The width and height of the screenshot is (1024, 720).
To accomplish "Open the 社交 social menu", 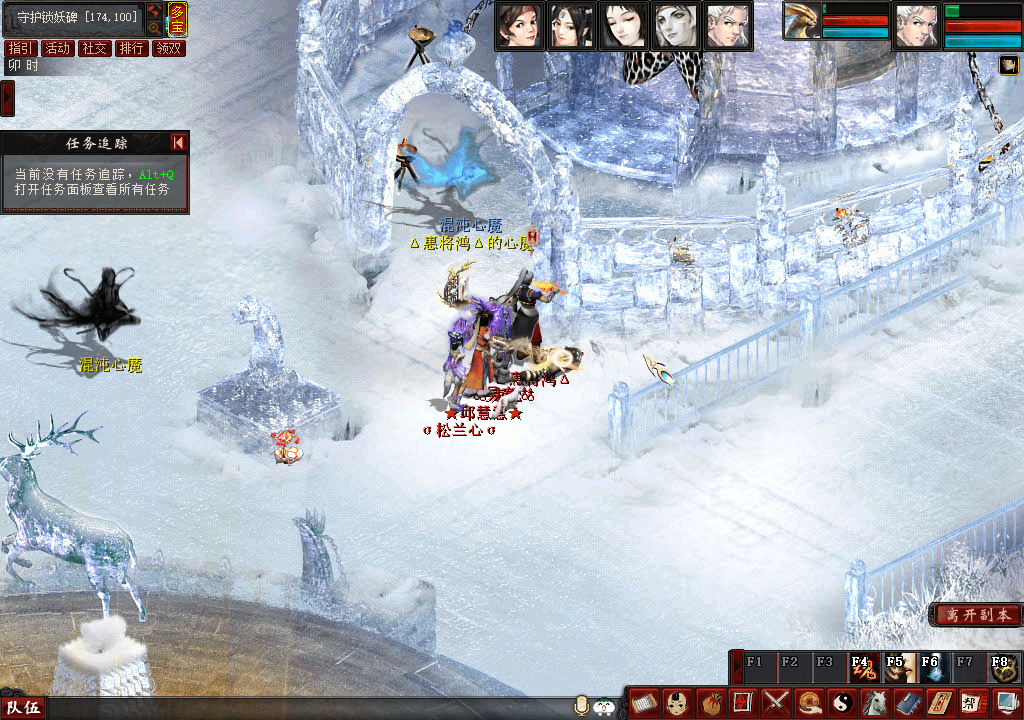I will click(x=95, y=48).
